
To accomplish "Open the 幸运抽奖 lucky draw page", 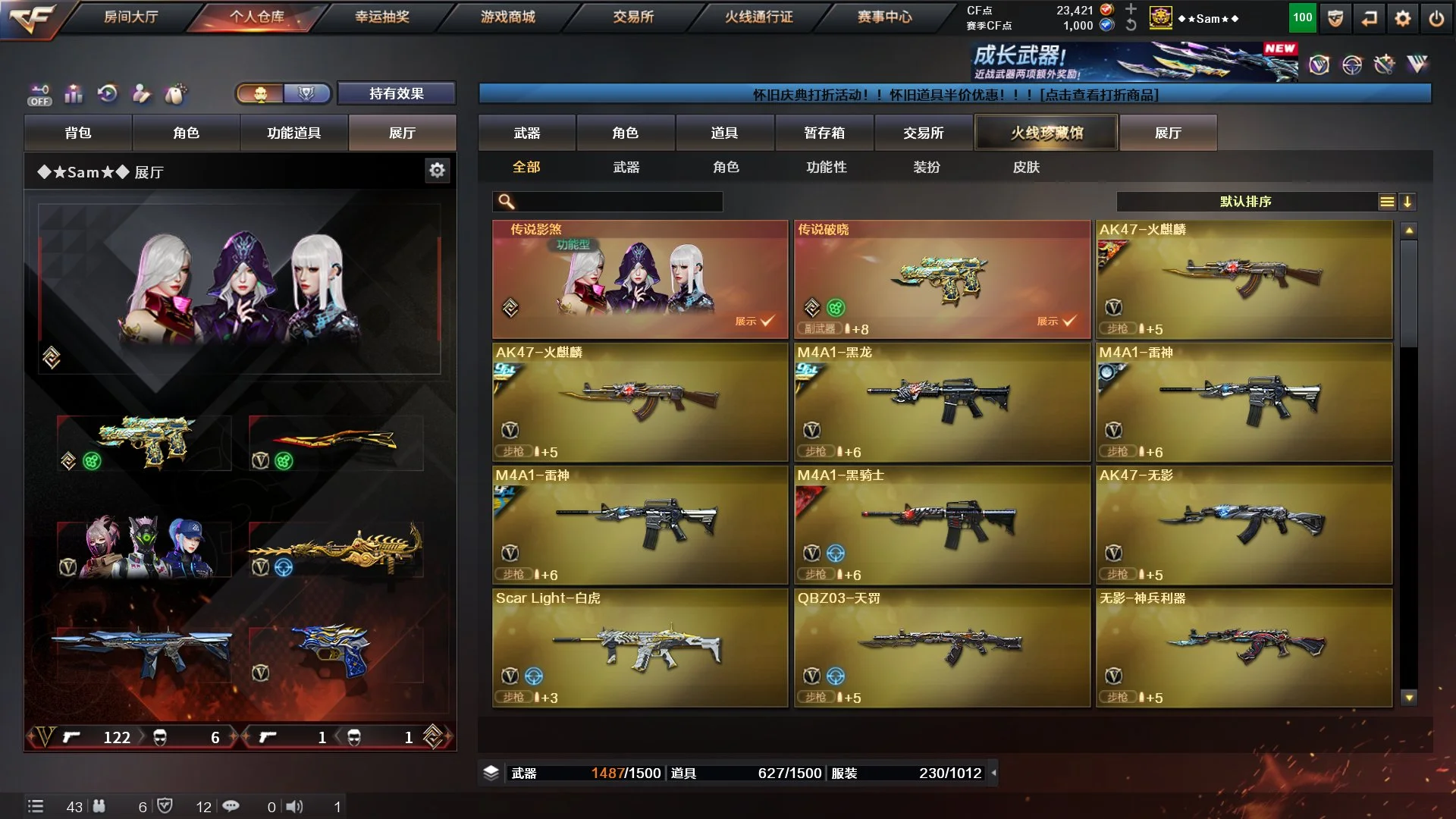I will 382,17.
